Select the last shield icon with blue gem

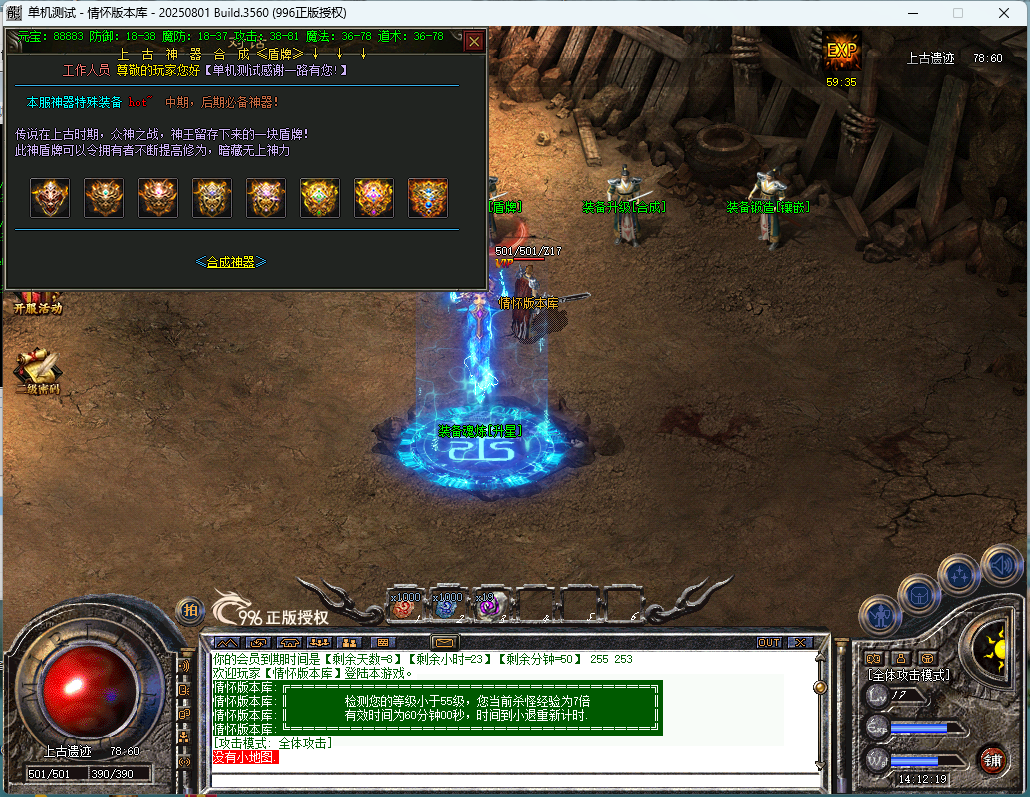428,198
